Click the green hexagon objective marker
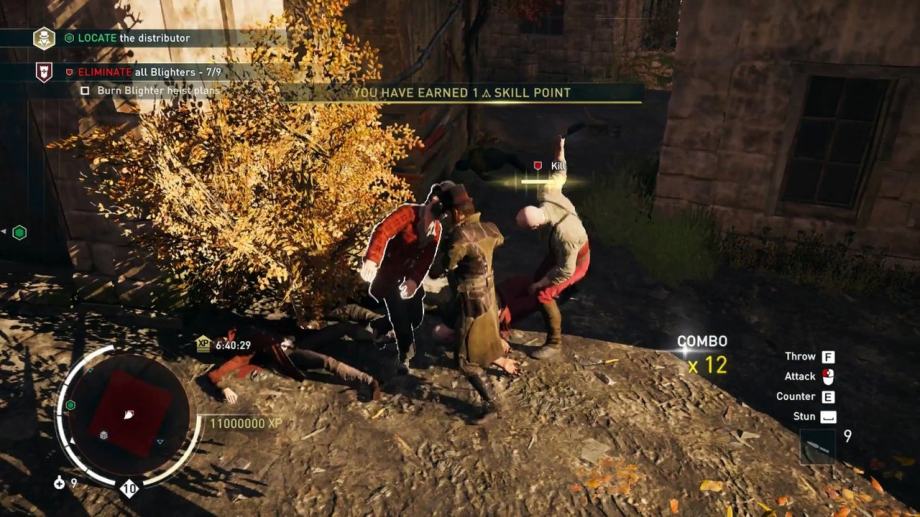Image resolution: width=920 pixels, height=517 pixels. [19, 232]
